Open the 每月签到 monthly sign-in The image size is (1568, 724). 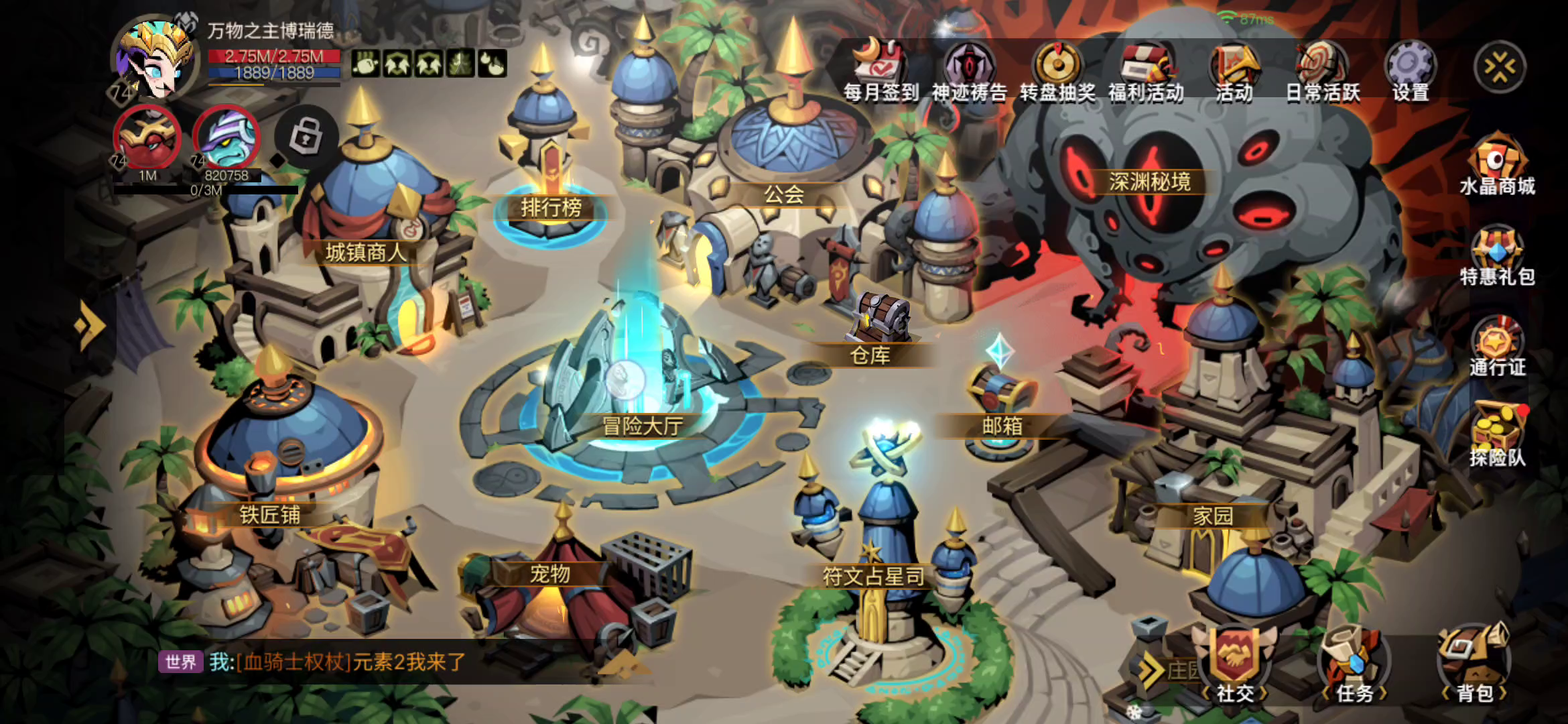pyautogui.click(x=880, y=70)
